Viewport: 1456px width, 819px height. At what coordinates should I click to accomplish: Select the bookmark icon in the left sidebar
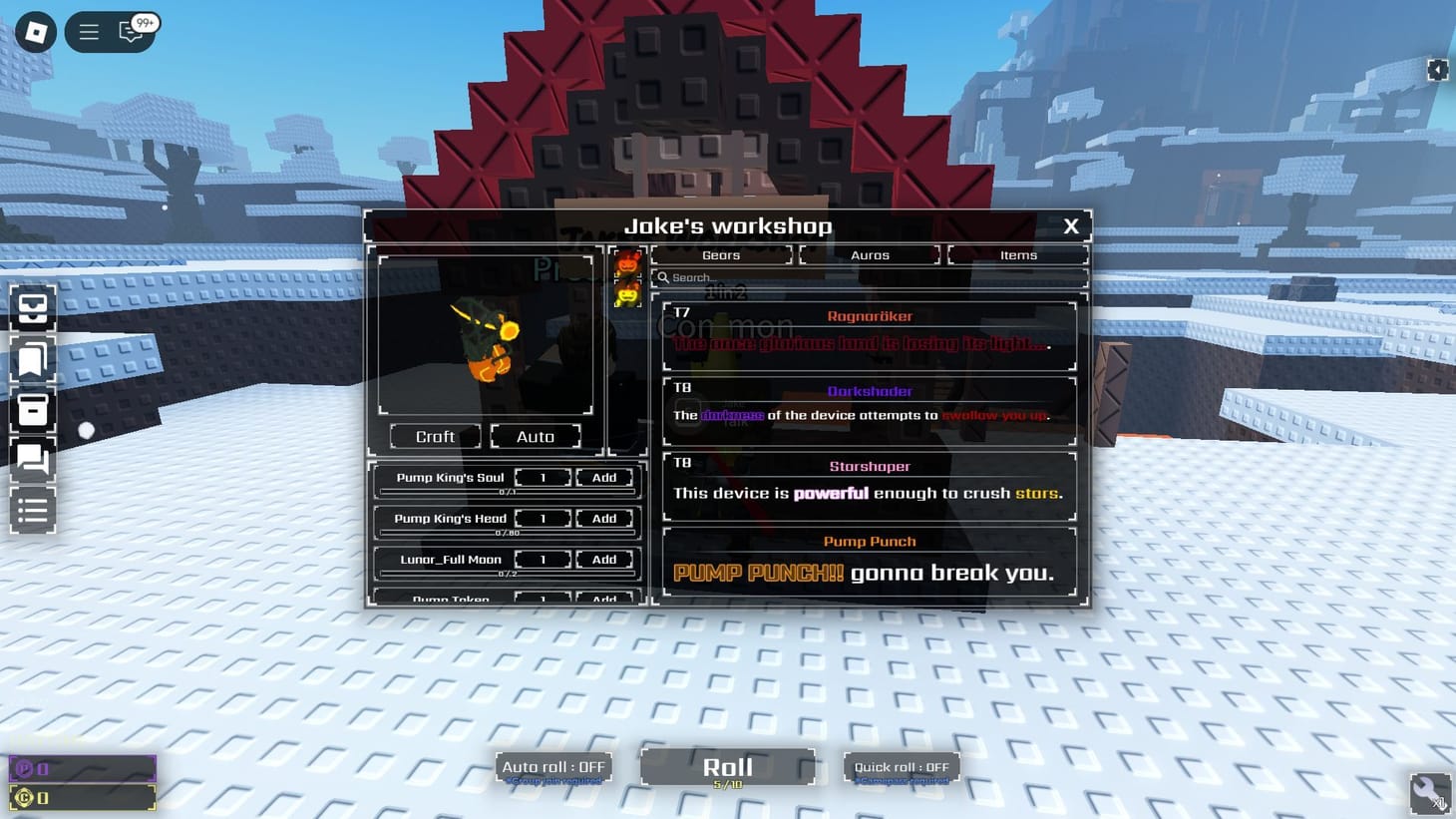[32, 360]
